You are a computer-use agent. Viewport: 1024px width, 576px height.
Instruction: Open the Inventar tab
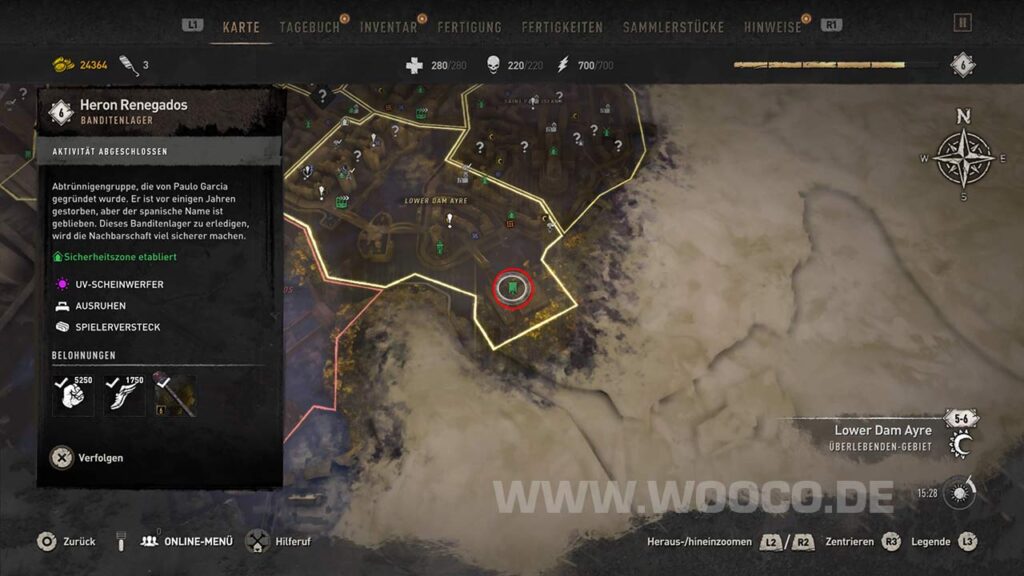click(x=389, y=27)
